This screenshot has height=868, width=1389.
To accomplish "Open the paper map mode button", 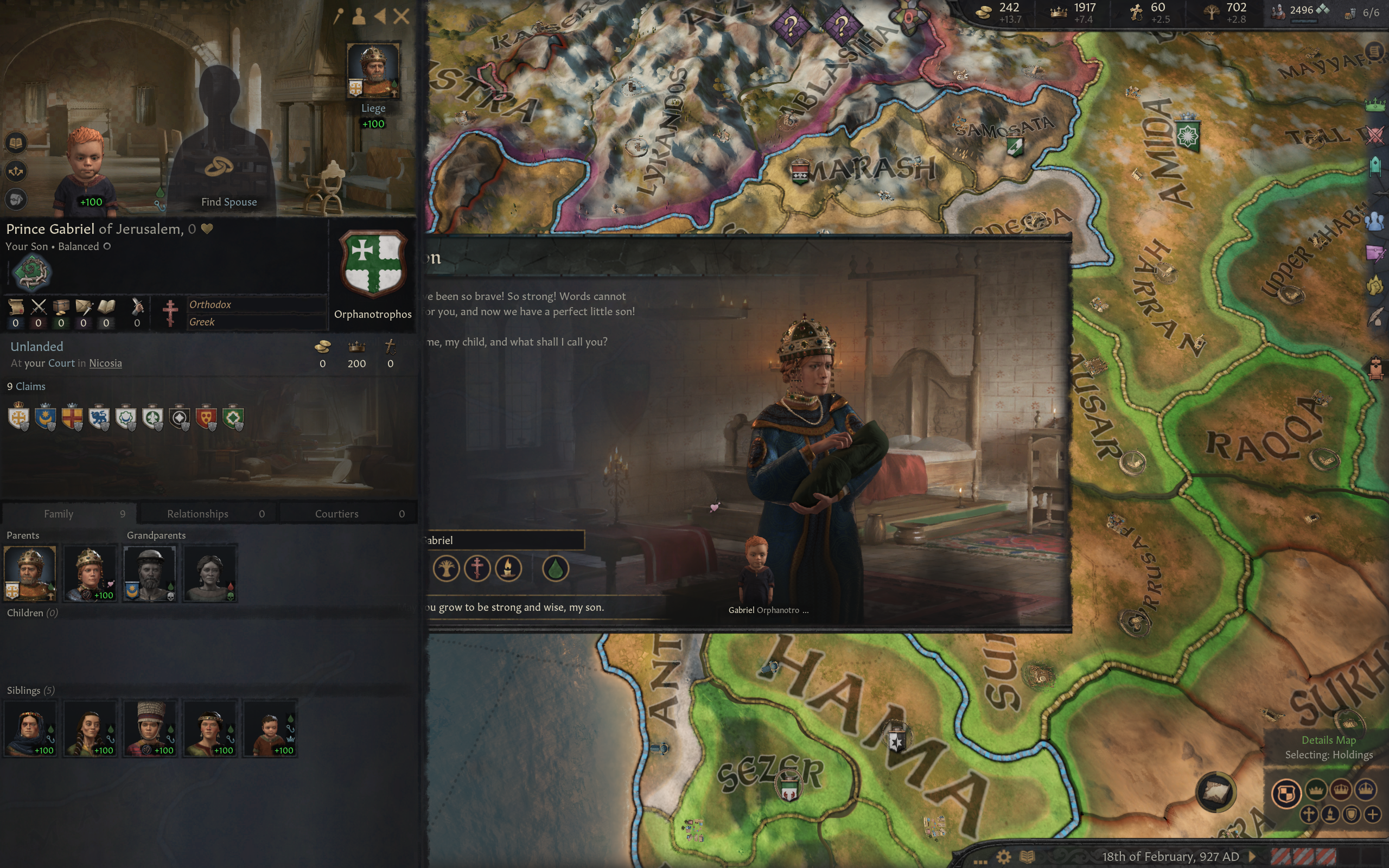I will [x=1214, y=792].
